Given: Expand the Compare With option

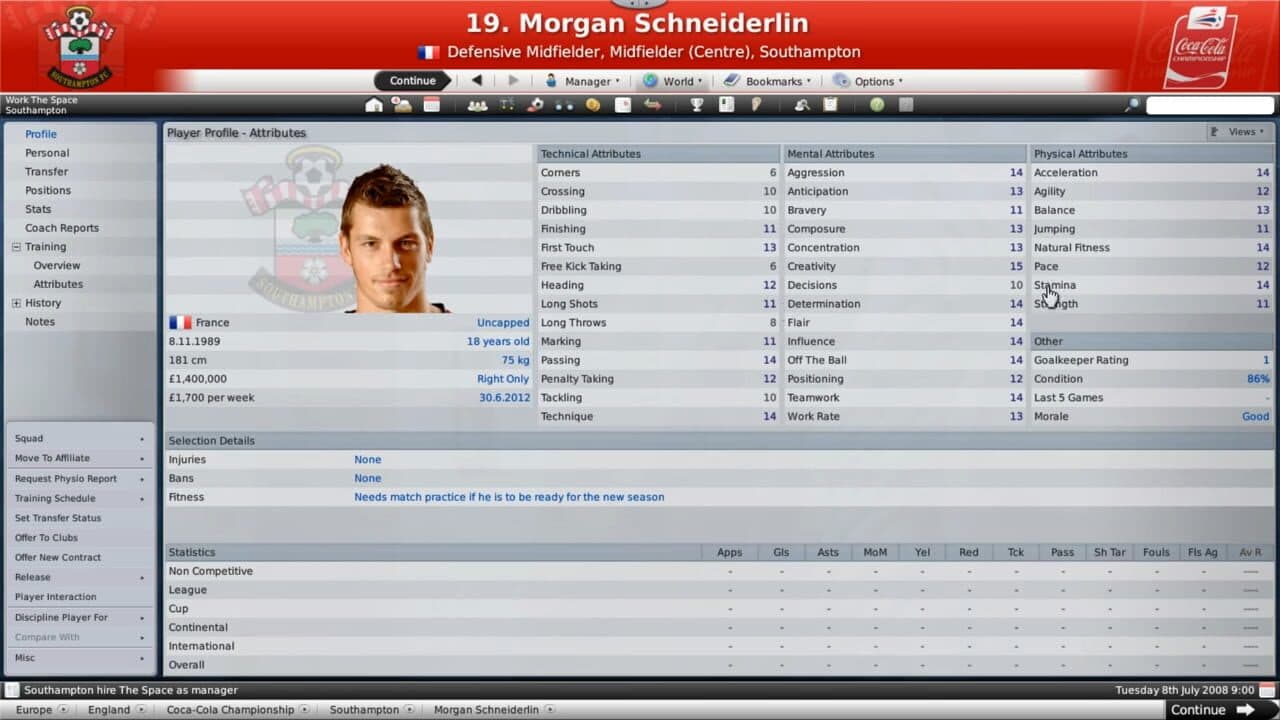Looking at the screenshot, I should click(x=45, y=637).
